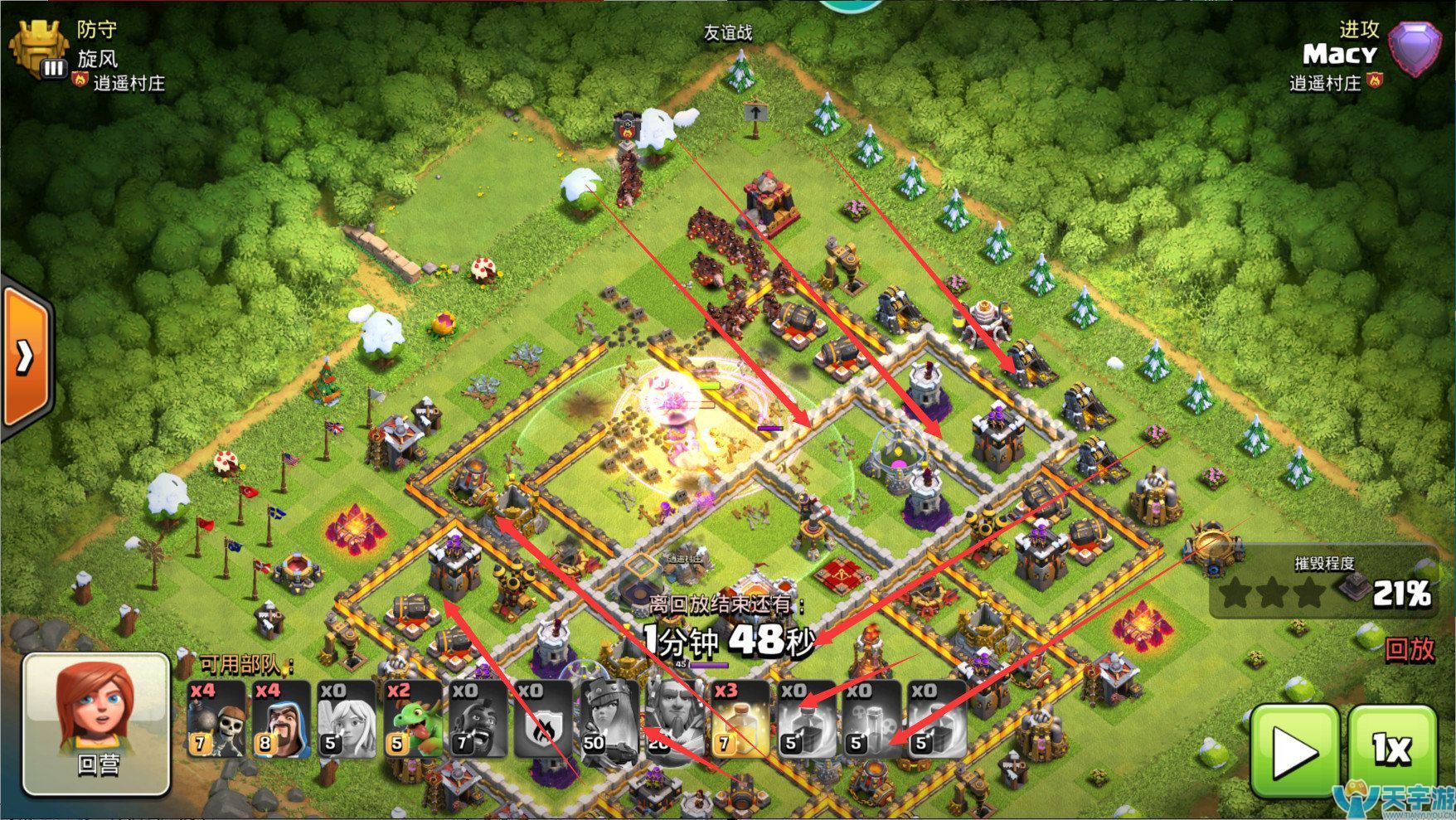Select the Hog Rider troop slot
This screenshot has height=820, width=1456.
coord(478,719)
